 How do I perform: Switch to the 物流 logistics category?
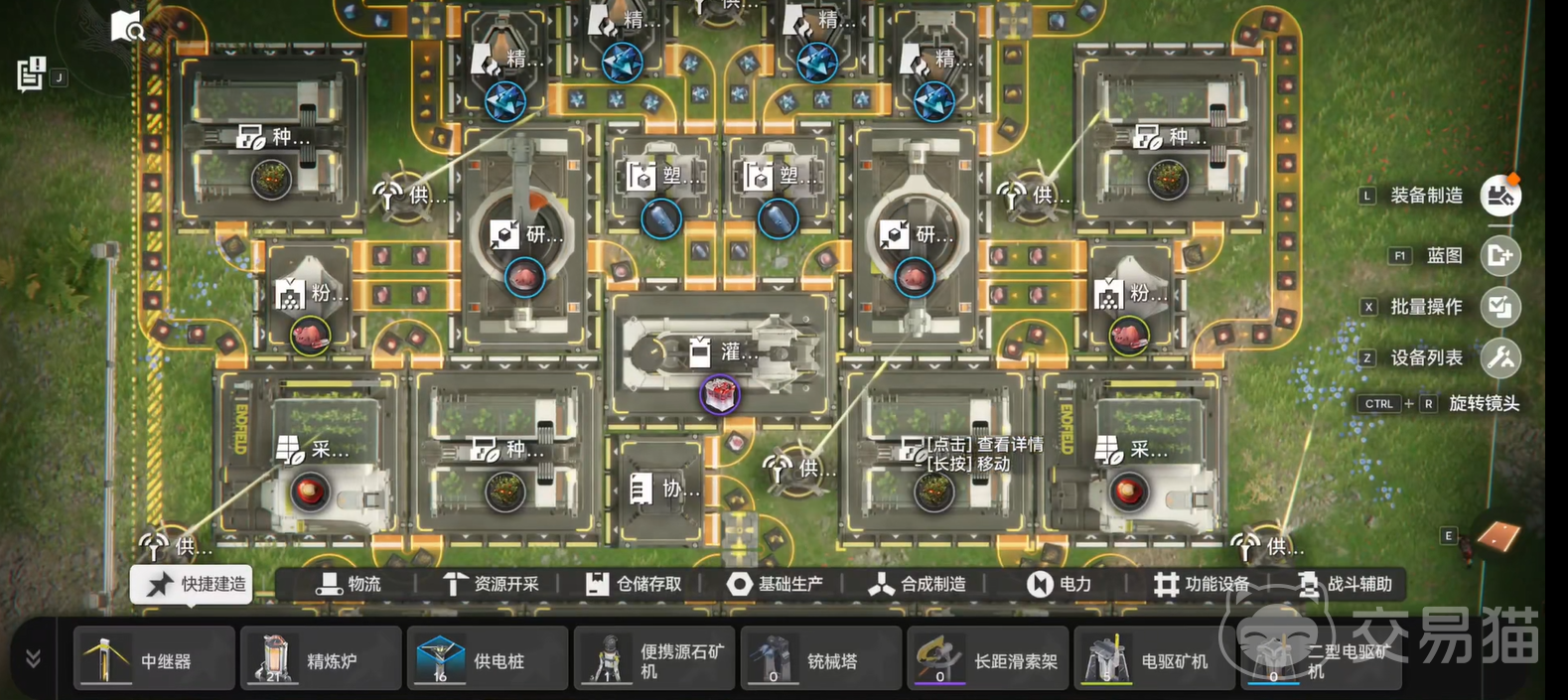[x=349, y=584]
